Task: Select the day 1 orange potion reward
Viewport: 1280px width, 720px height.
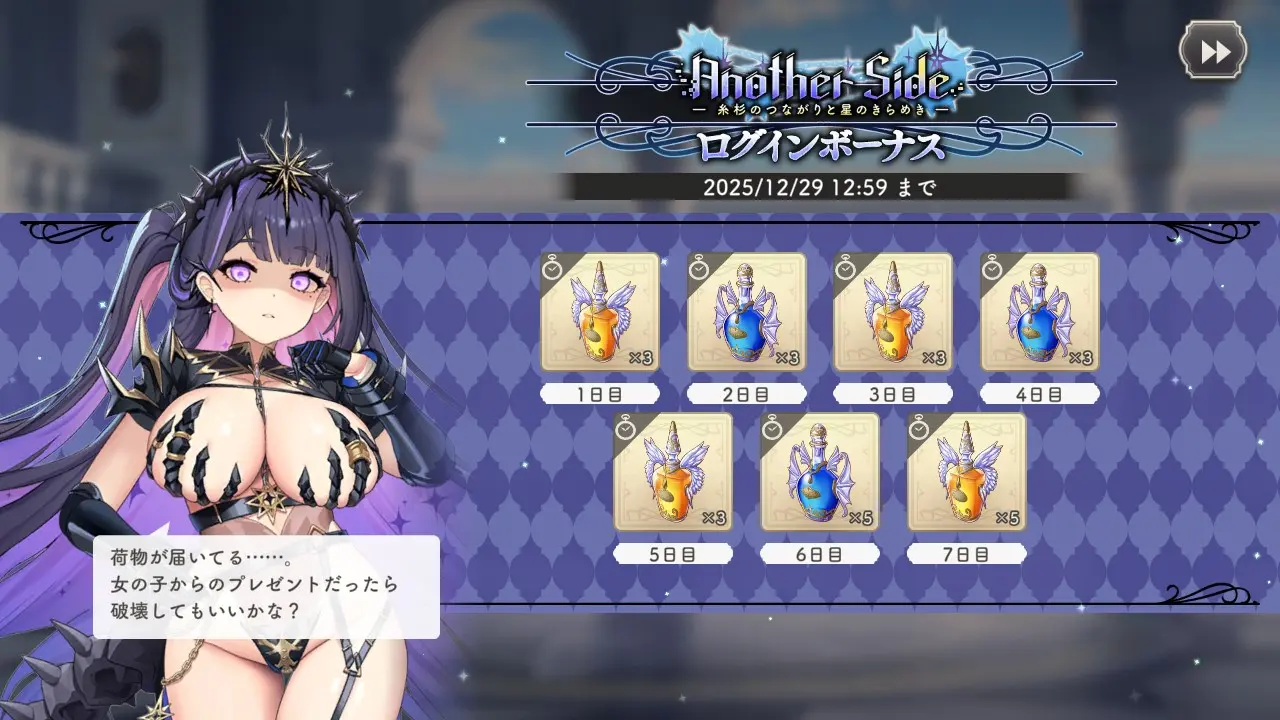Action: (x=600, y=312)
